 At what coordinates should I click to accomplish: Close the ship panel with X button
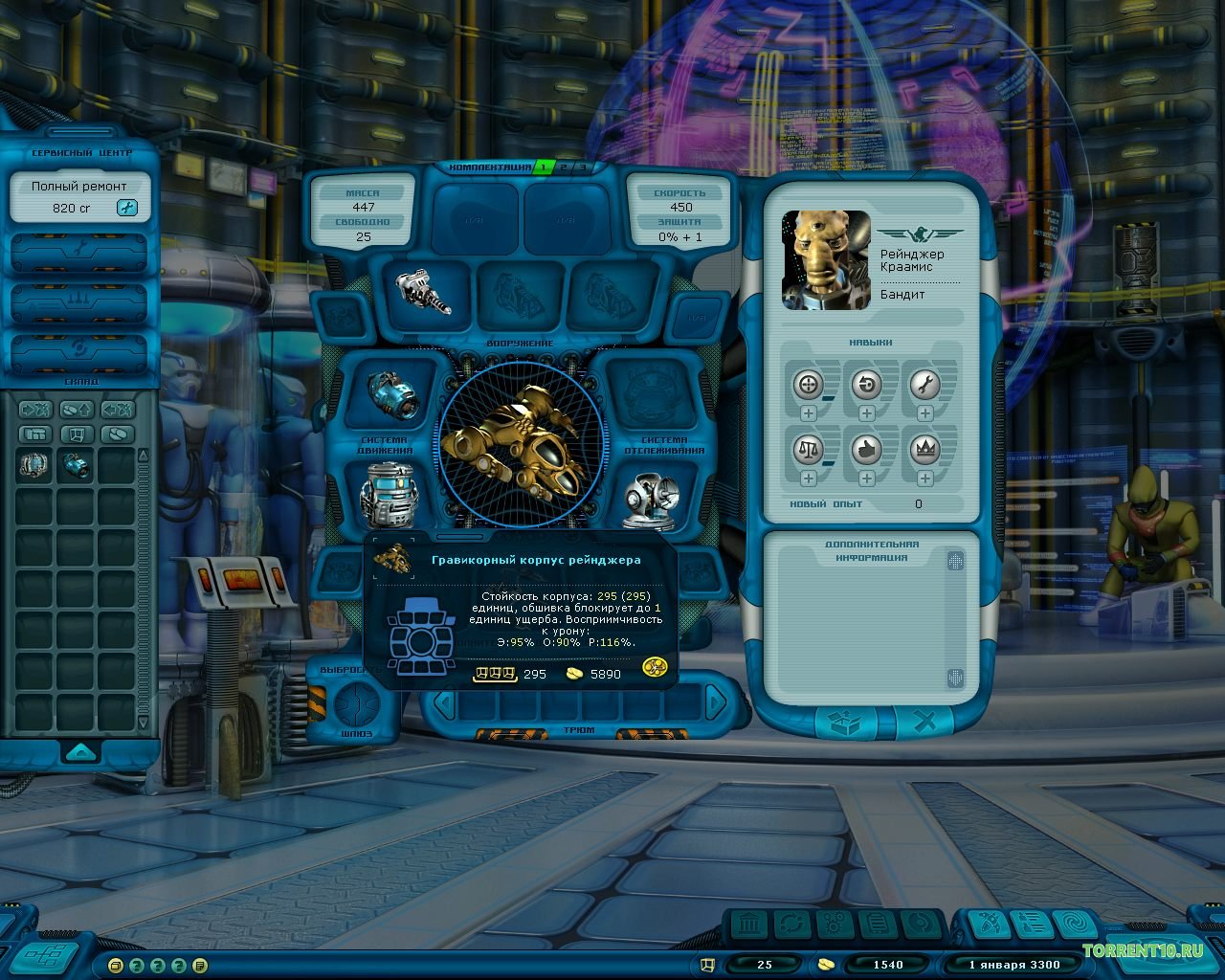point(924,724)
